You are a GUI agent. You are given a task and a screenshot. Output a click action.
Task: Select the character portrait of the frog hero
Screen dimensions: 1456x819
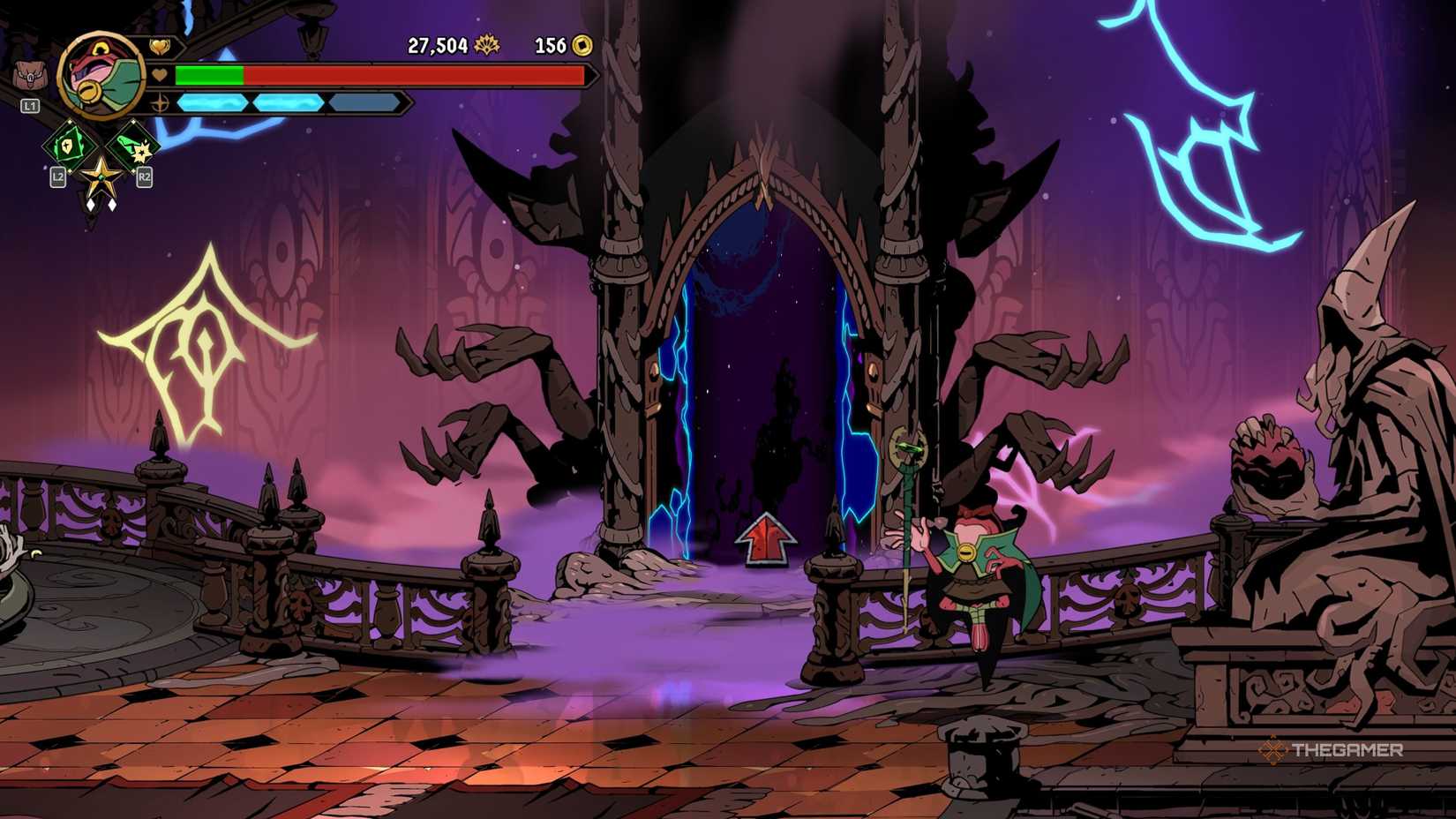[x=101, y=75]
